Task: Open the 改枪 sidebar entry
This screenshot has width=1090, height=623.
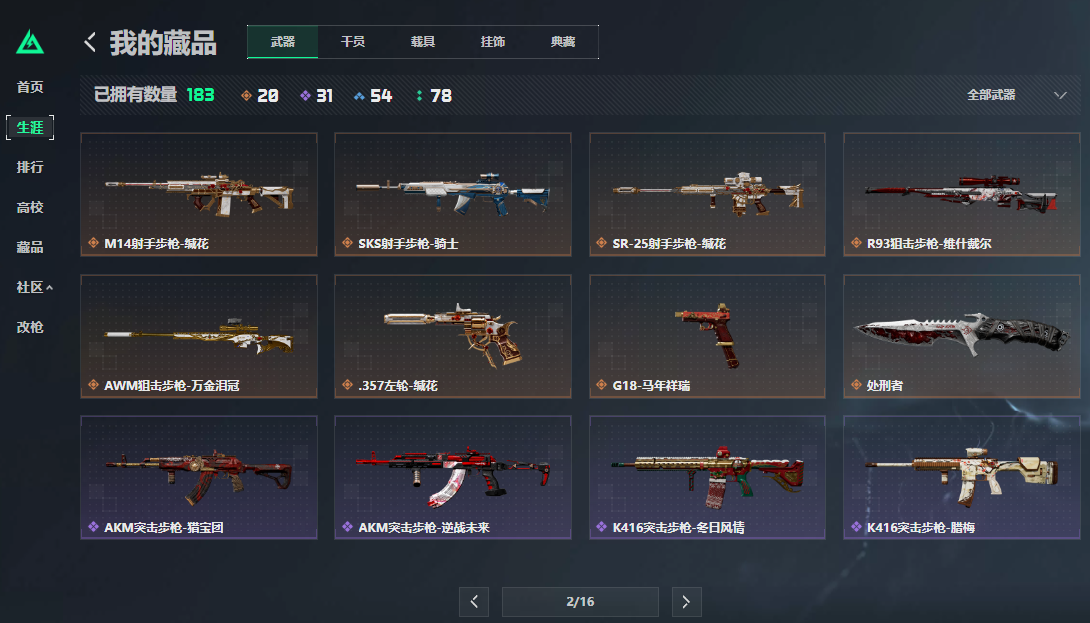Action: coord(30,327)
